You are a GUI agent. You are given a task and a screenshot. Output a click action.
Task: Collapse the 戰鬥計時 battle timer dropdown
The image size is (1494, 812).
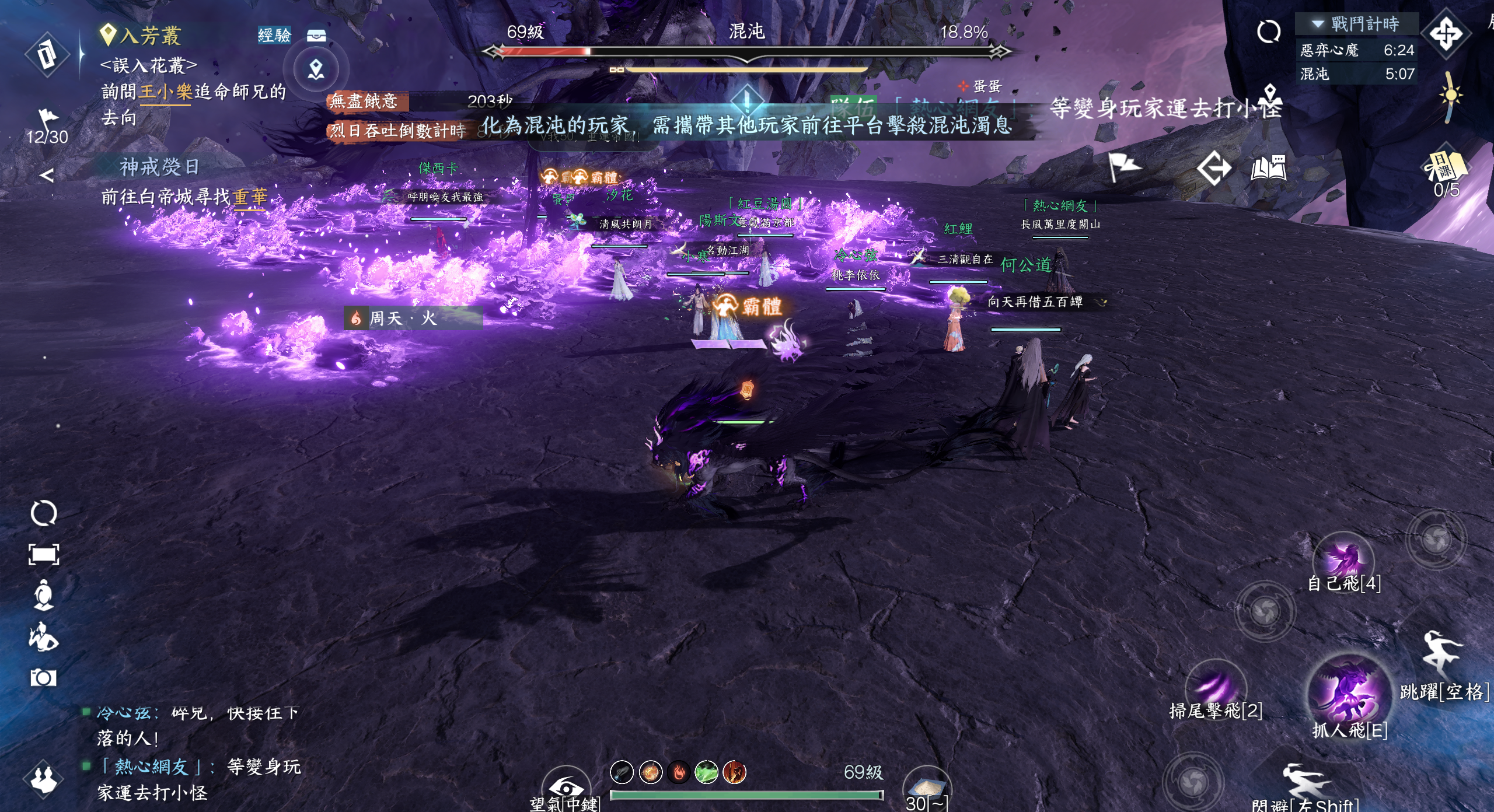coord(1317,24)
